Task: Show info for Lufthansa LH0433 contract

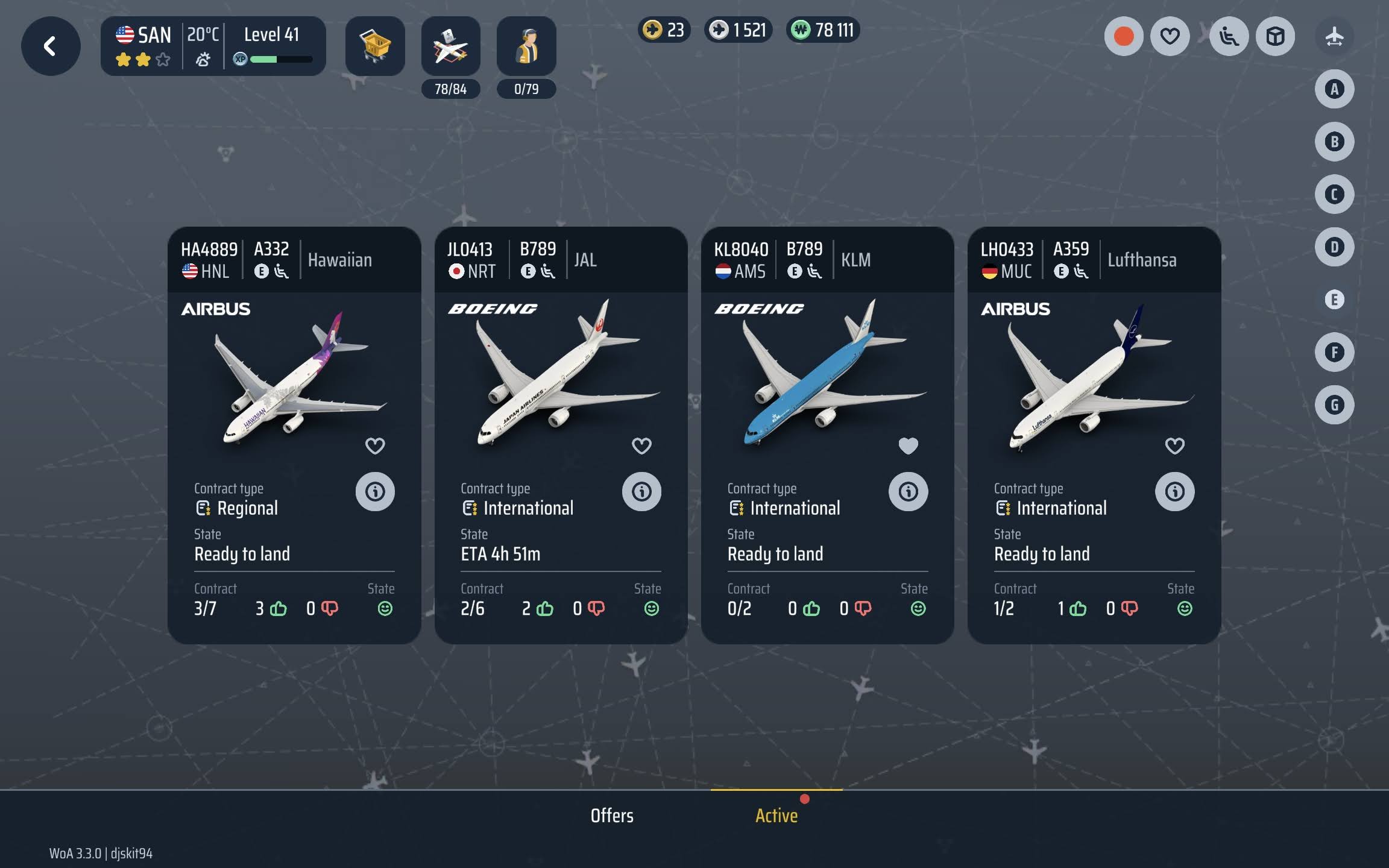Action: (x=1174, y=492)
